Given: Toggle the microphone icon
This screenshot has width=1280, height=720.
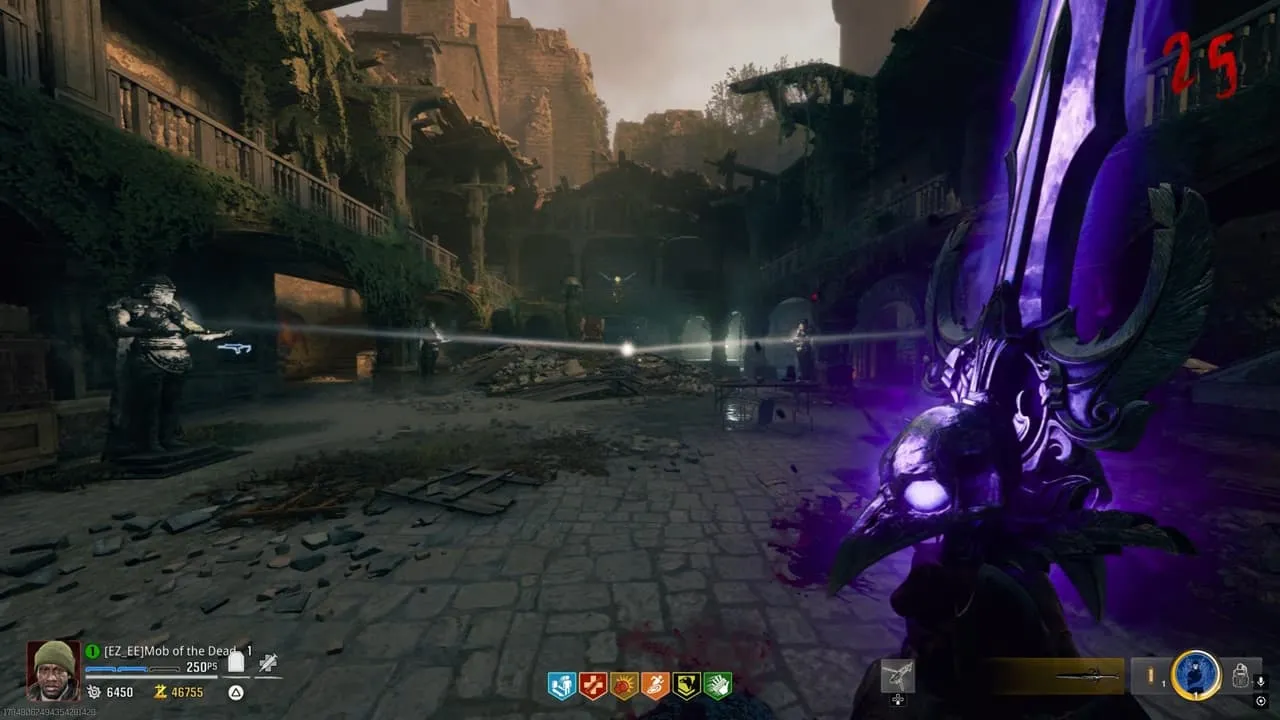Looking at the screenshot, I should pos(1260,681).
